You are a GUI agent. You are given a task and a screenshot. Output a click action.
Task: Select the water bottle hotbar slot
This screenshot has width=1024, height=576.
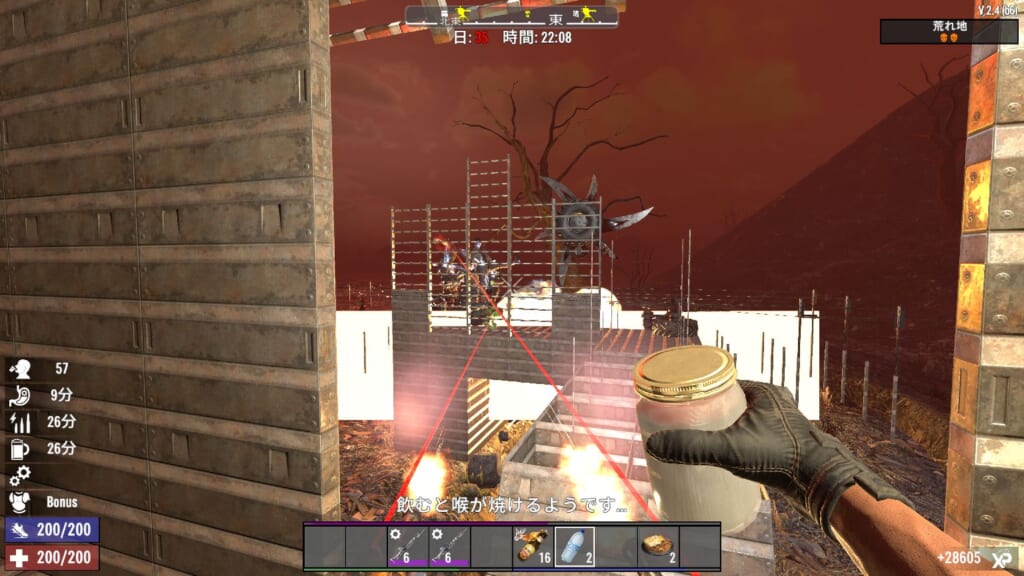point(575,547)
